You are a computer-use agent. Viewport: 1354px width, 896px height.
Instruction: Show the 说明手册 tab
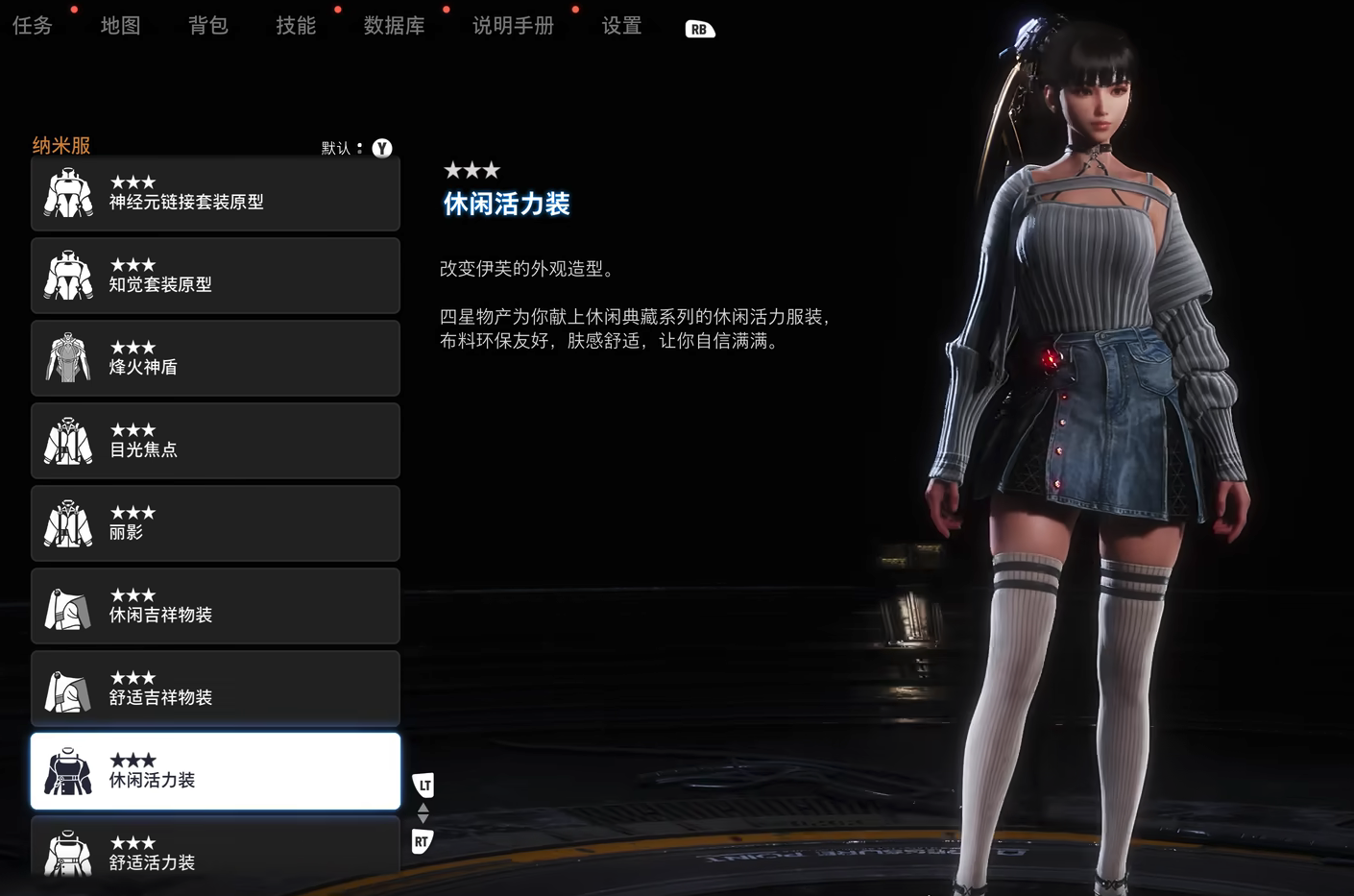pyautogui.click(x=513, y=26)
